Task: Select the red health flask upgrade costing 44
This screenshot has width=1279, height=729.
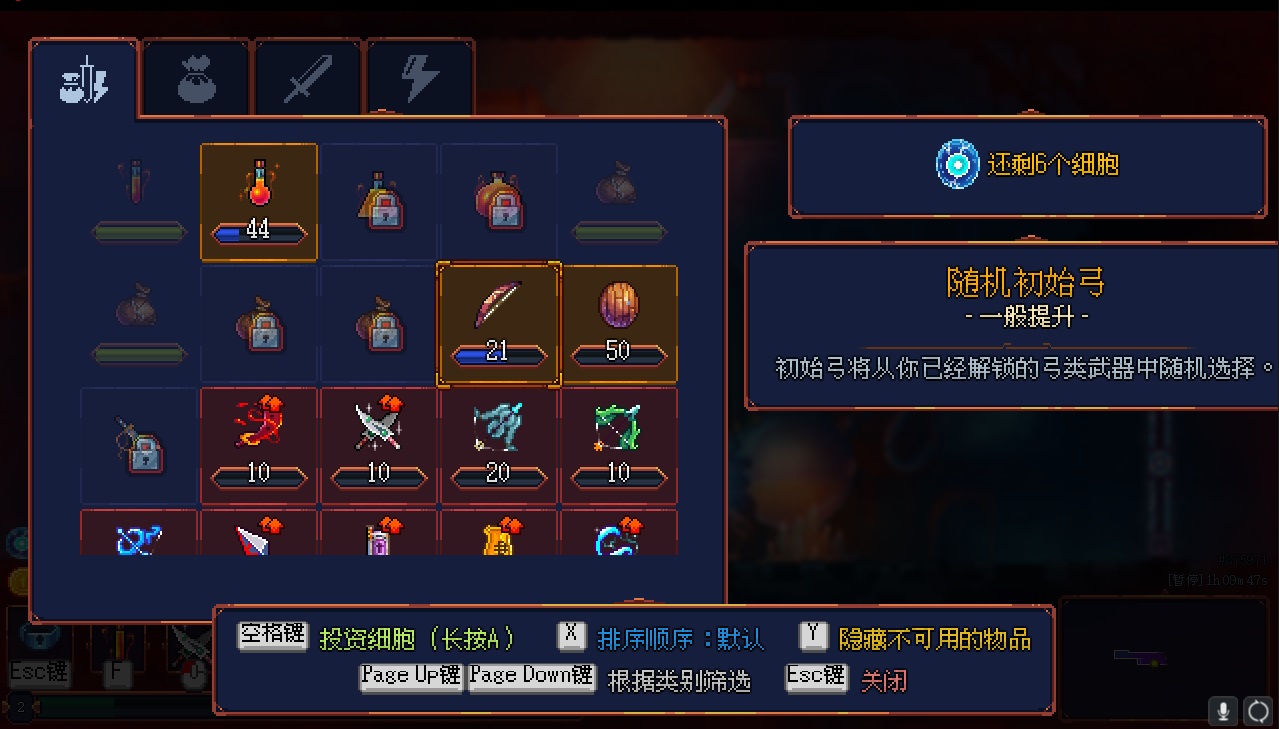Action: coord(259,202)
